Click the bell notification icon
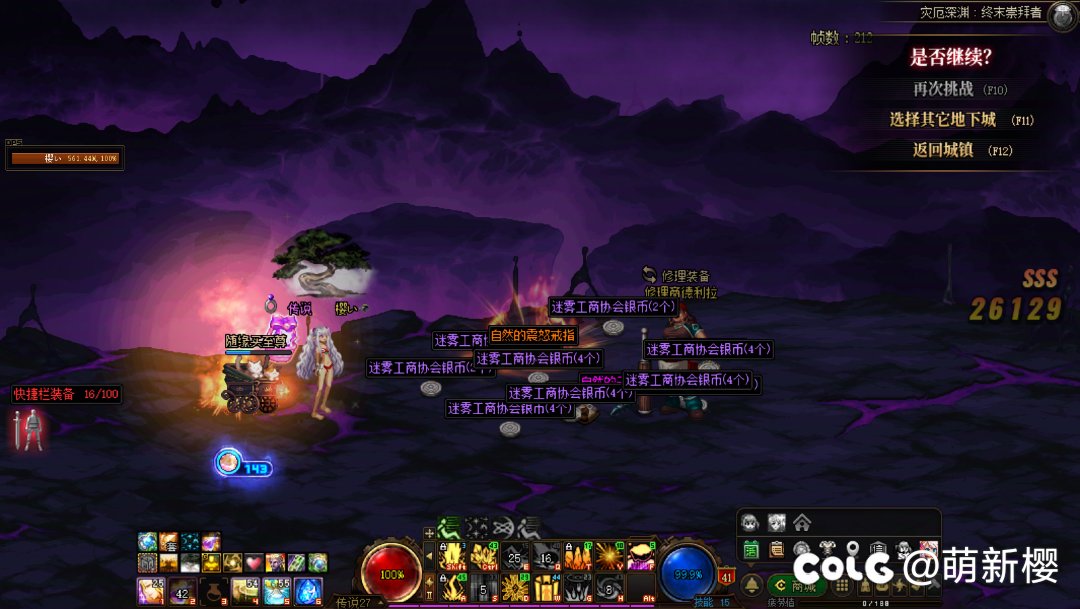Viewport: 1080px width, 609px height. tap(751, 585)
